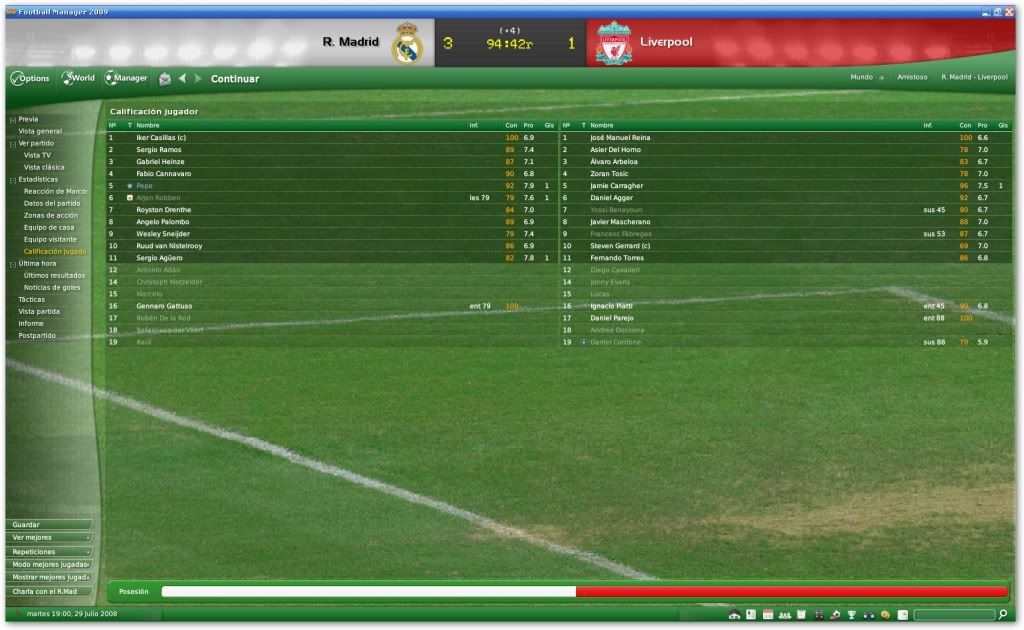Screen dimensions: 1024x630
Task: Switch to Vista TV match view
Action: coord(38,155)
